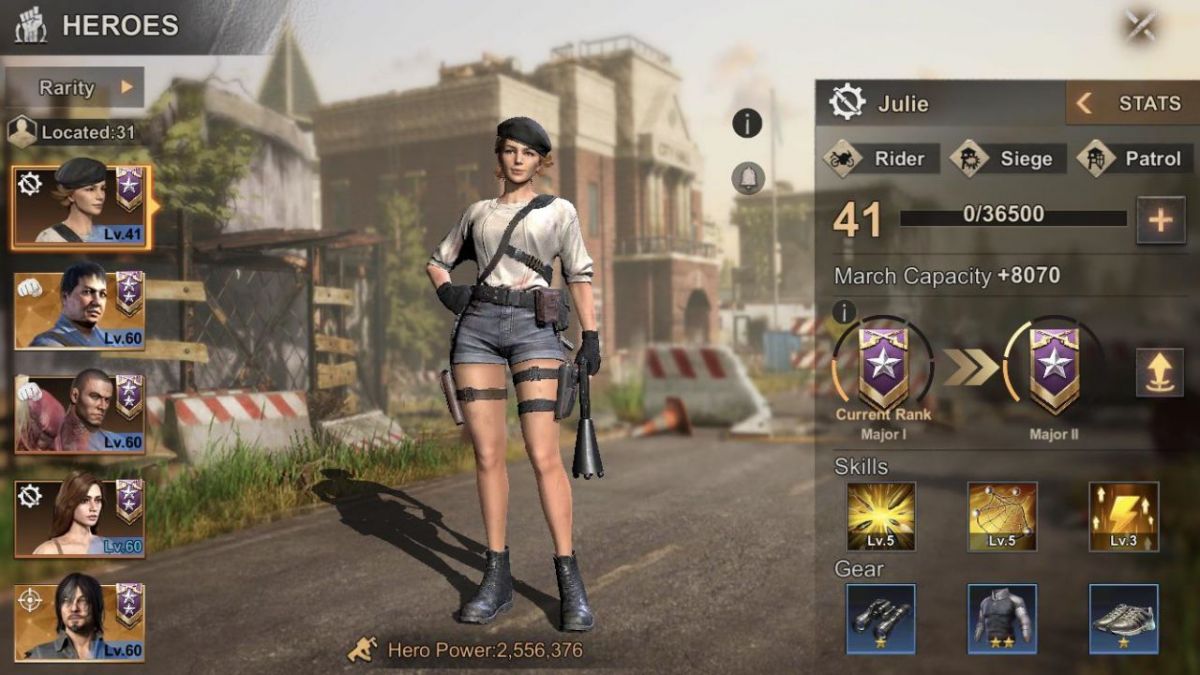
Task: Open the lightning bolt Lv.3 skill
Action: click(1123, 516)
